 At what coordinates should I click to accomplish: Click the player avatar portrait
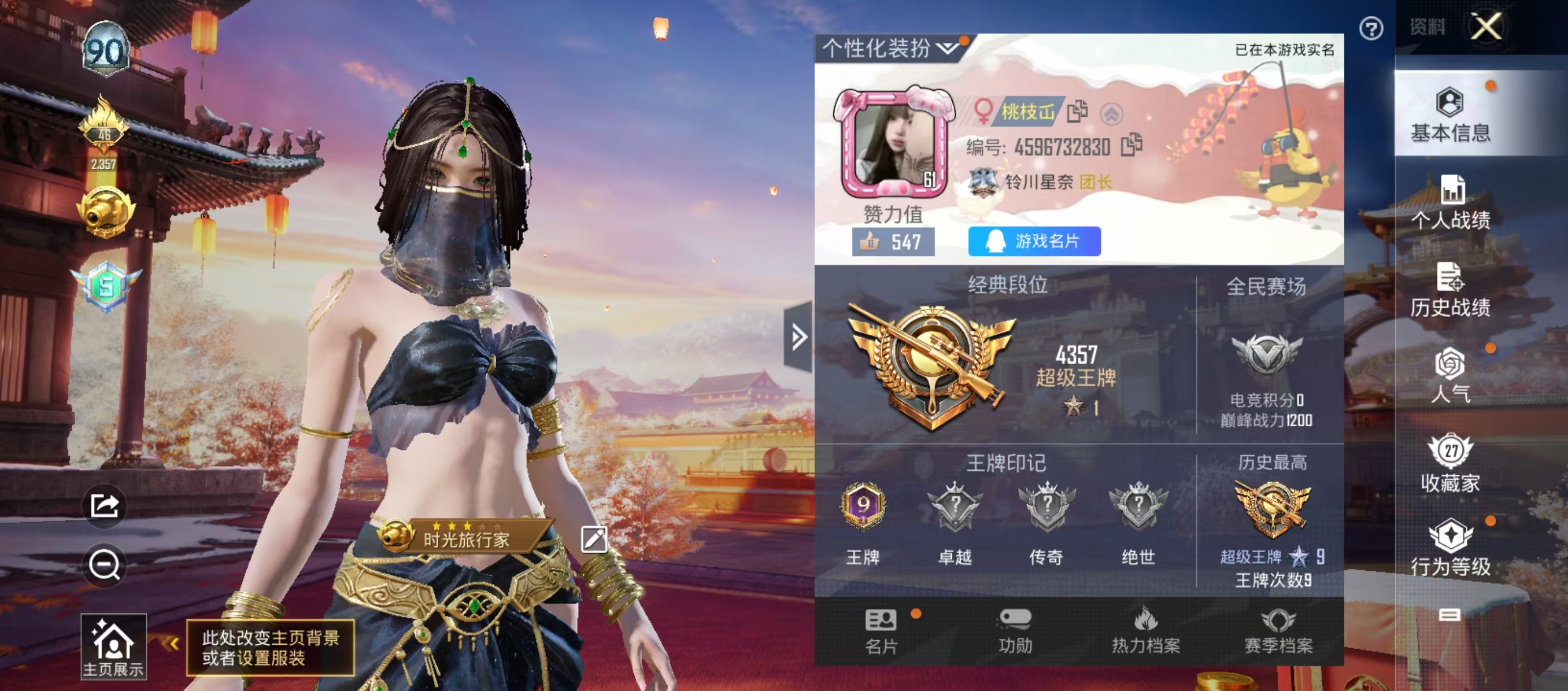[x=894, y=144]
